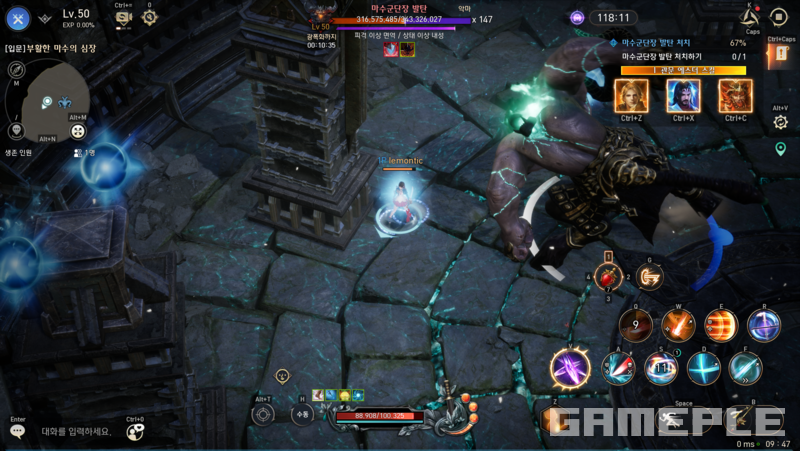Open the camera recording icon

point(124,18)
